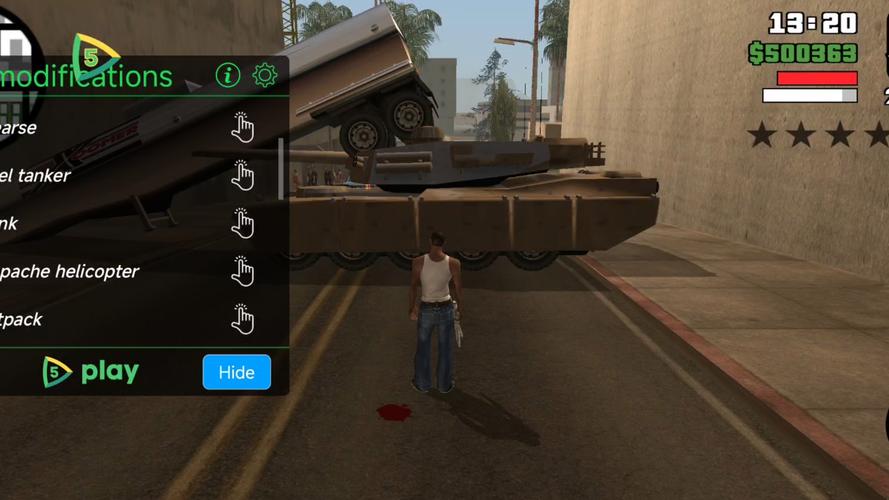Open the gear settings icon

click(x=264, y=75)
